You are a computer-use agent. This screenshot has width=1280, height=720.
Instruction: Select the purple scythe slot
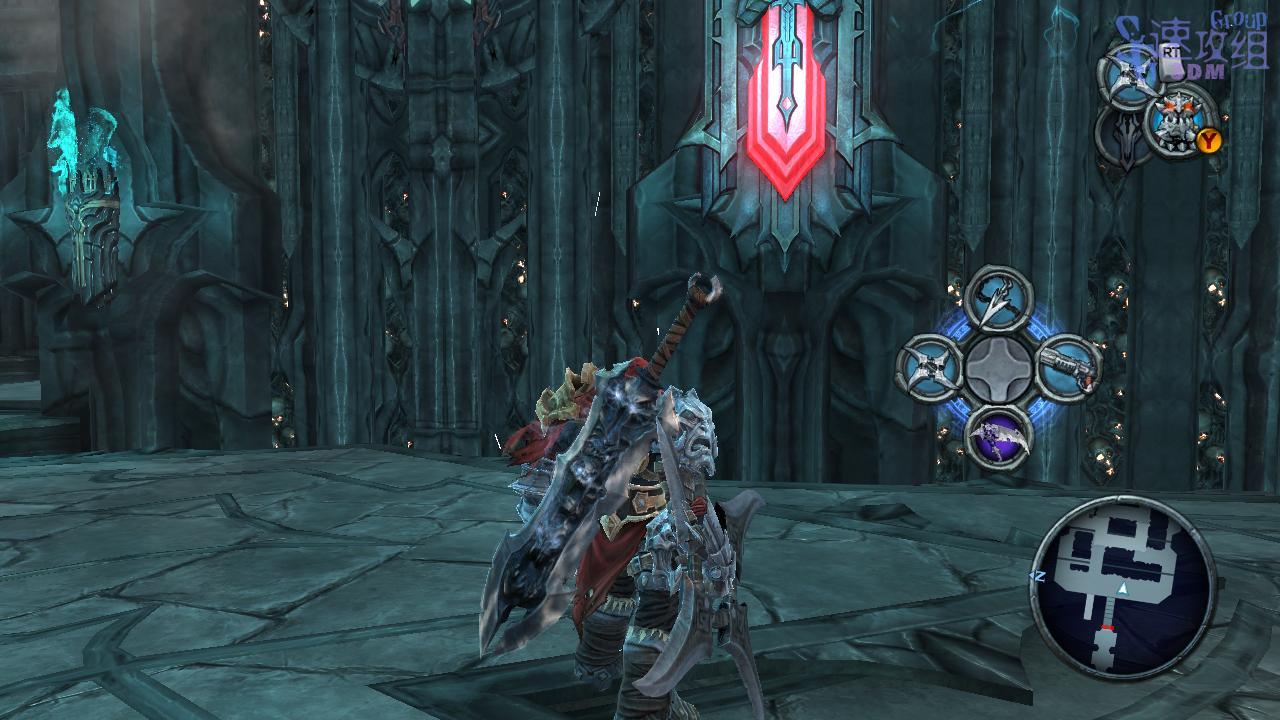(x=999, y=437)
